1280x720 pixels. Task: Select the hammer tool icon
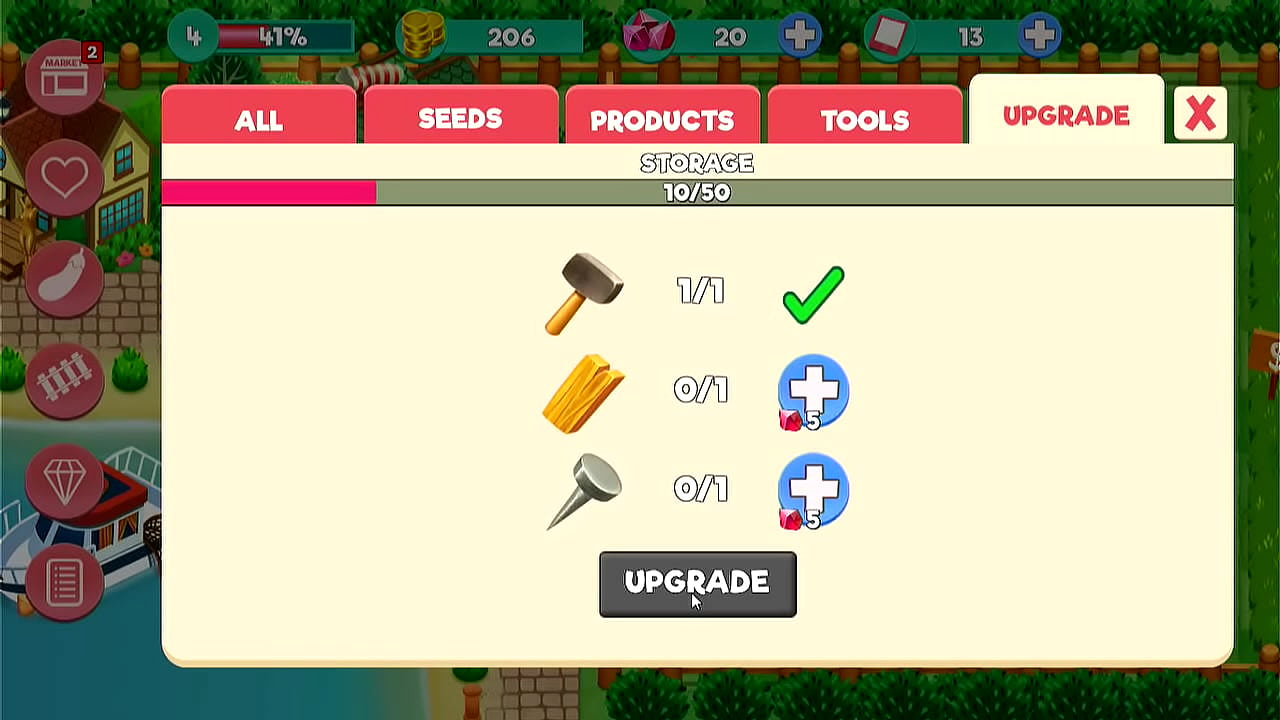point(586,293)
